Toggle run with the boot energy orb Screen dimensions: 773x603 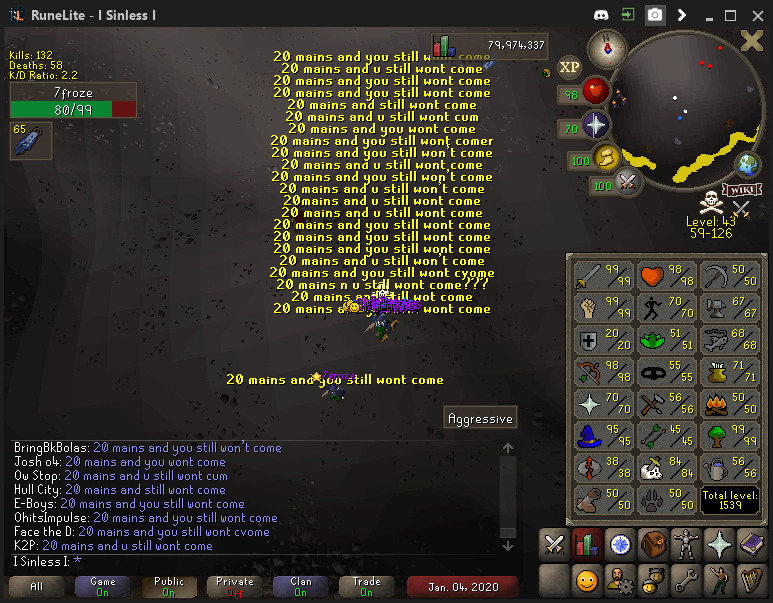[x=606, y=158]
